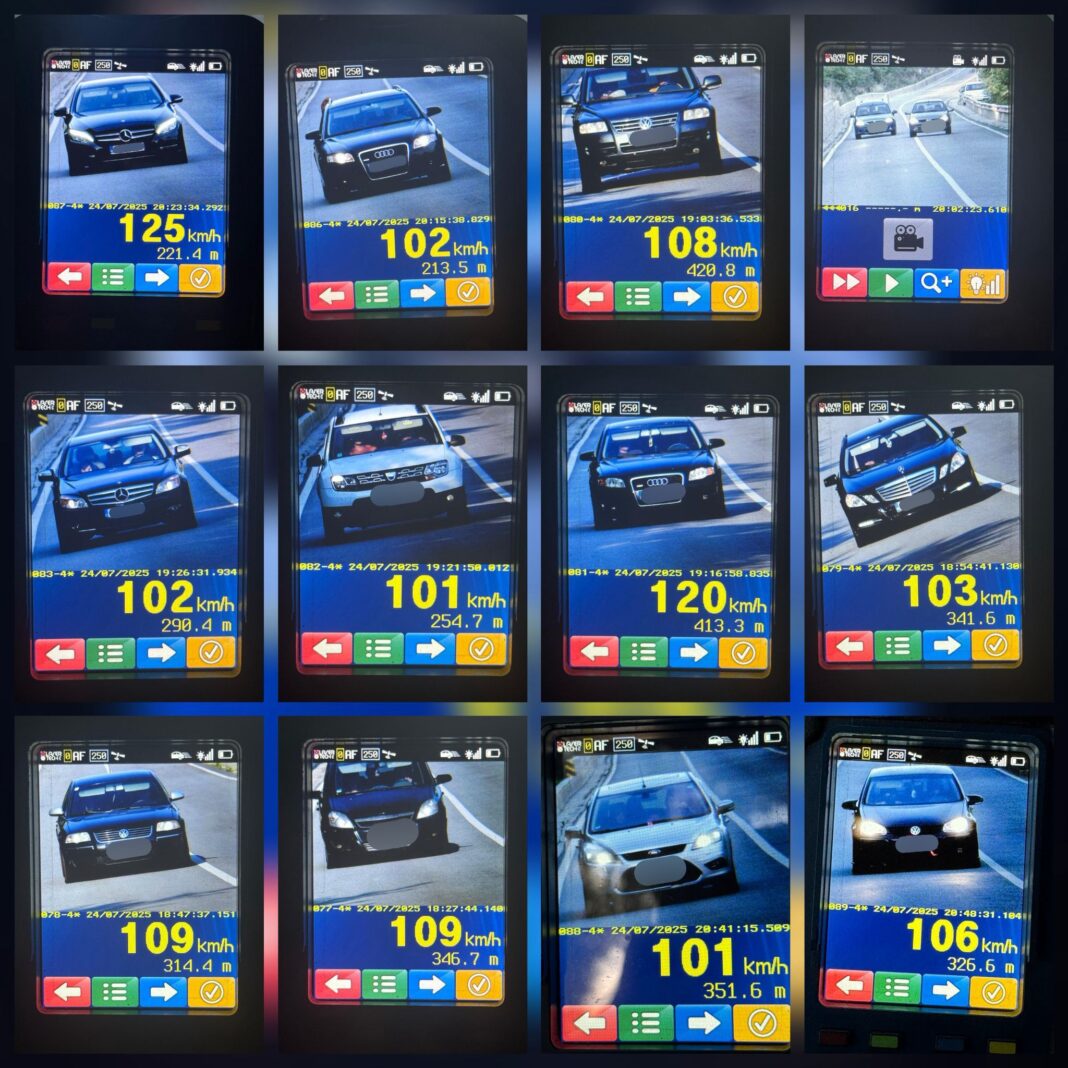Click the blue next arrow under the 351.6 m reading
This screenshot has width=1068, height=1068.
tap(703, 1022)
